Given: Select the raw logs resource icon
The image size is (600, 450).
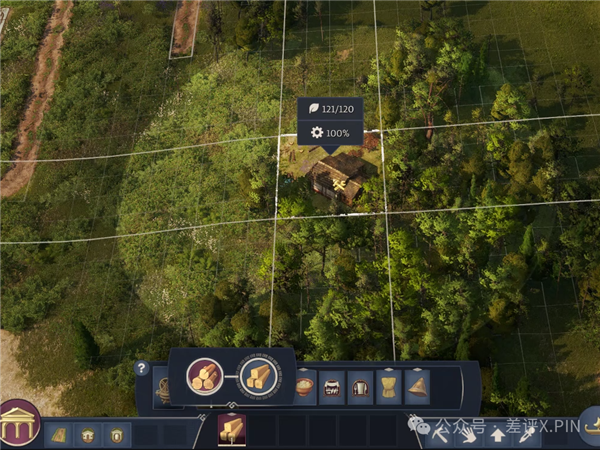Looking at the screenshot, I should click(205, 376).
